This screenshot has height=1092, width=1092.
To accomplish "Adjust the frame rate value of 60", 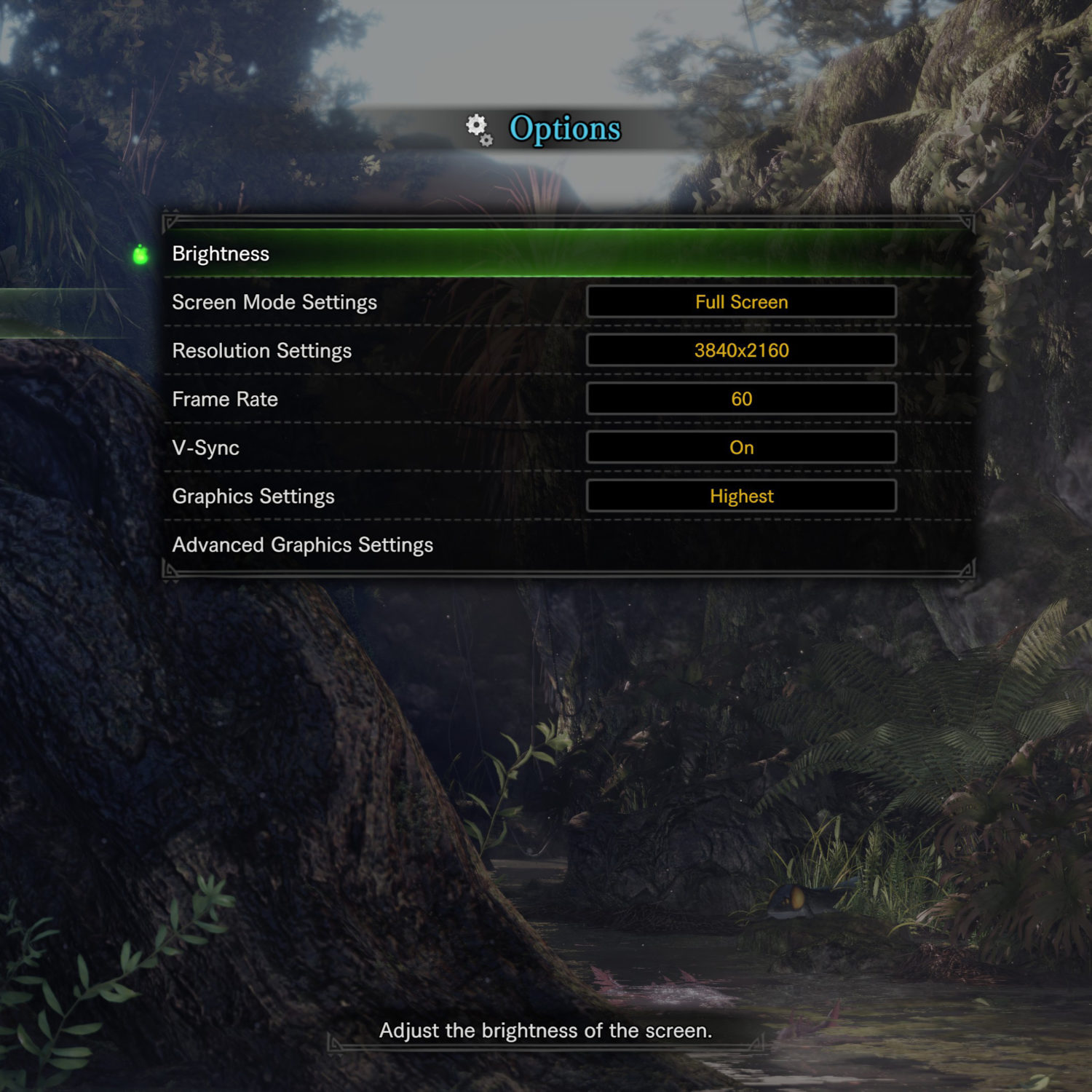I will click(741, 399).
